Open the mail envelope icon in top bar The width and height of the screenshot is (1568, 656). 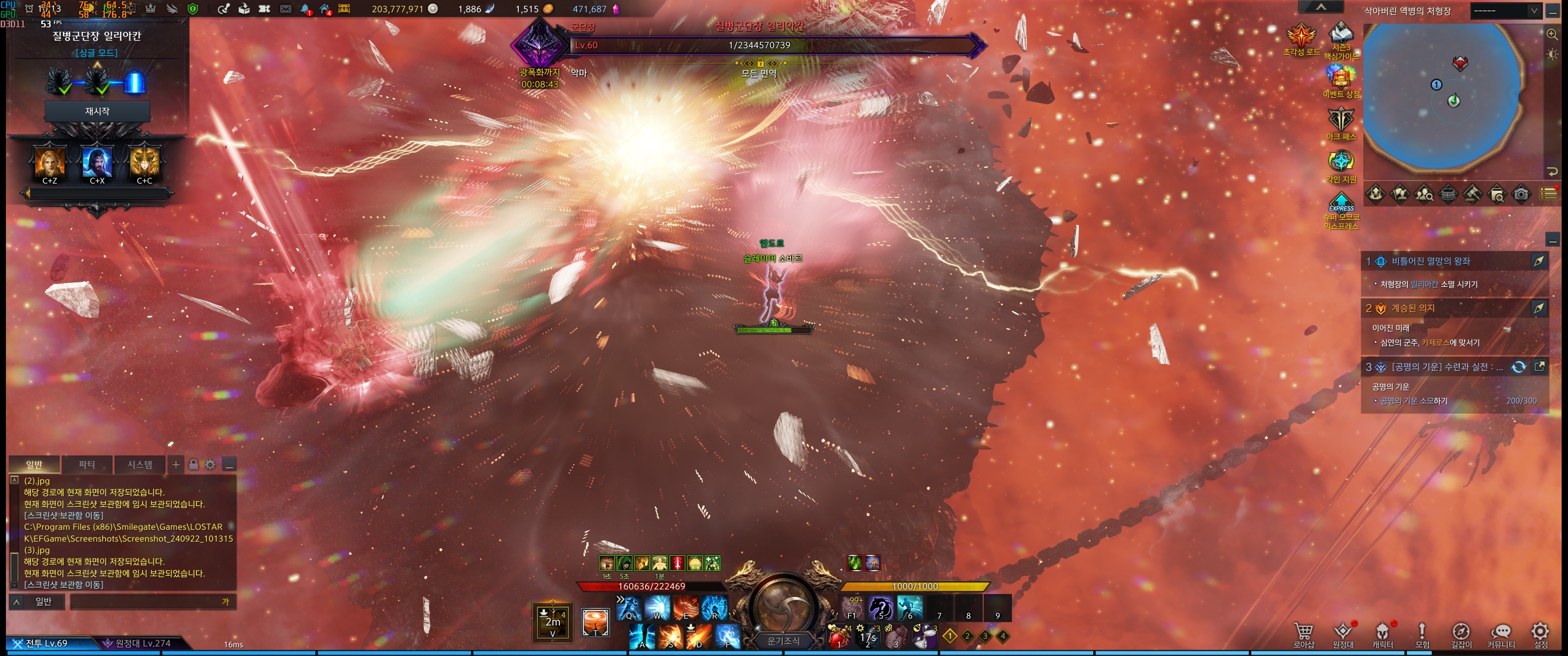[285, 9]
